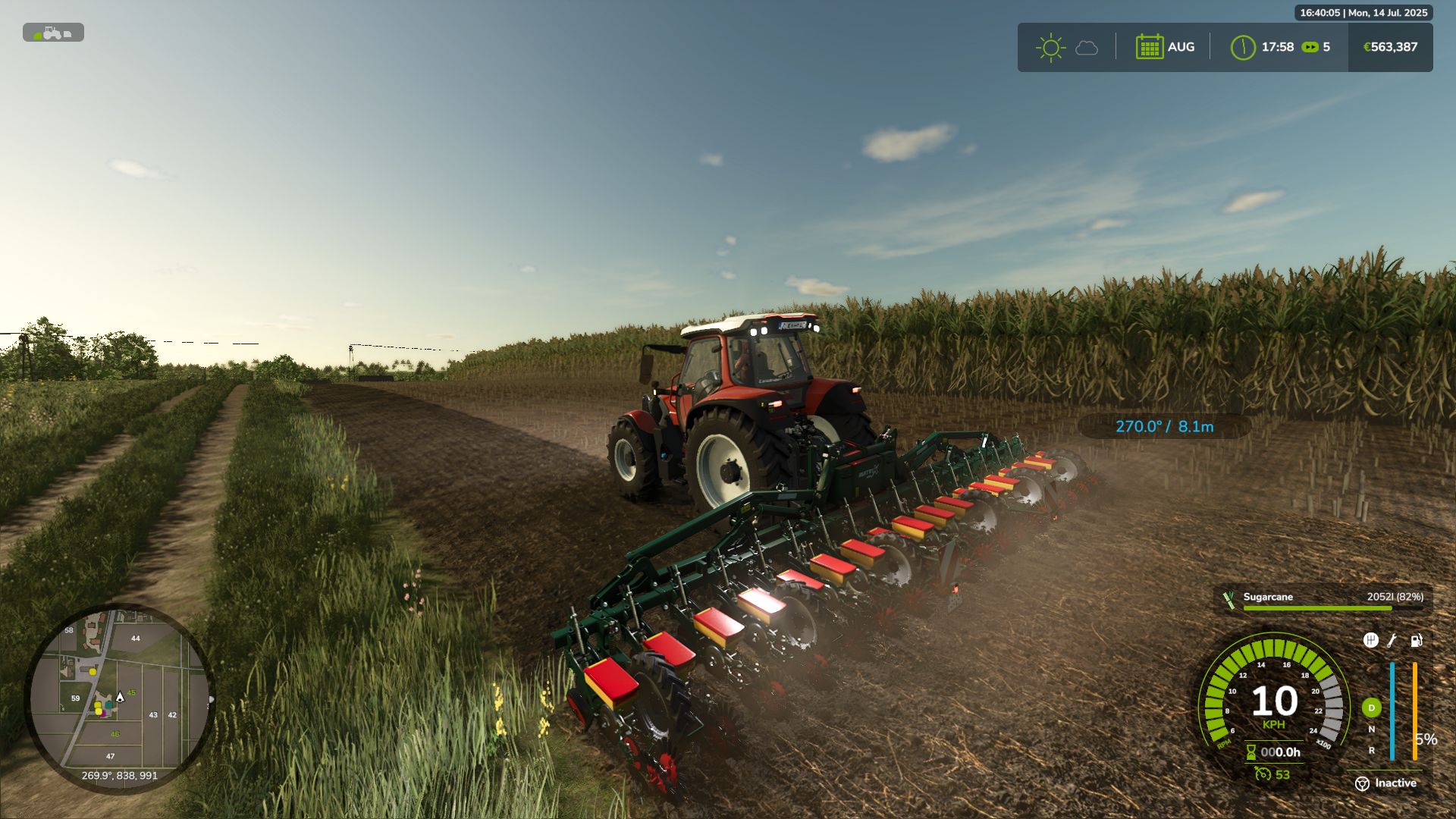
Task: Click the in-game clock icon
Action: (1242, 47)
